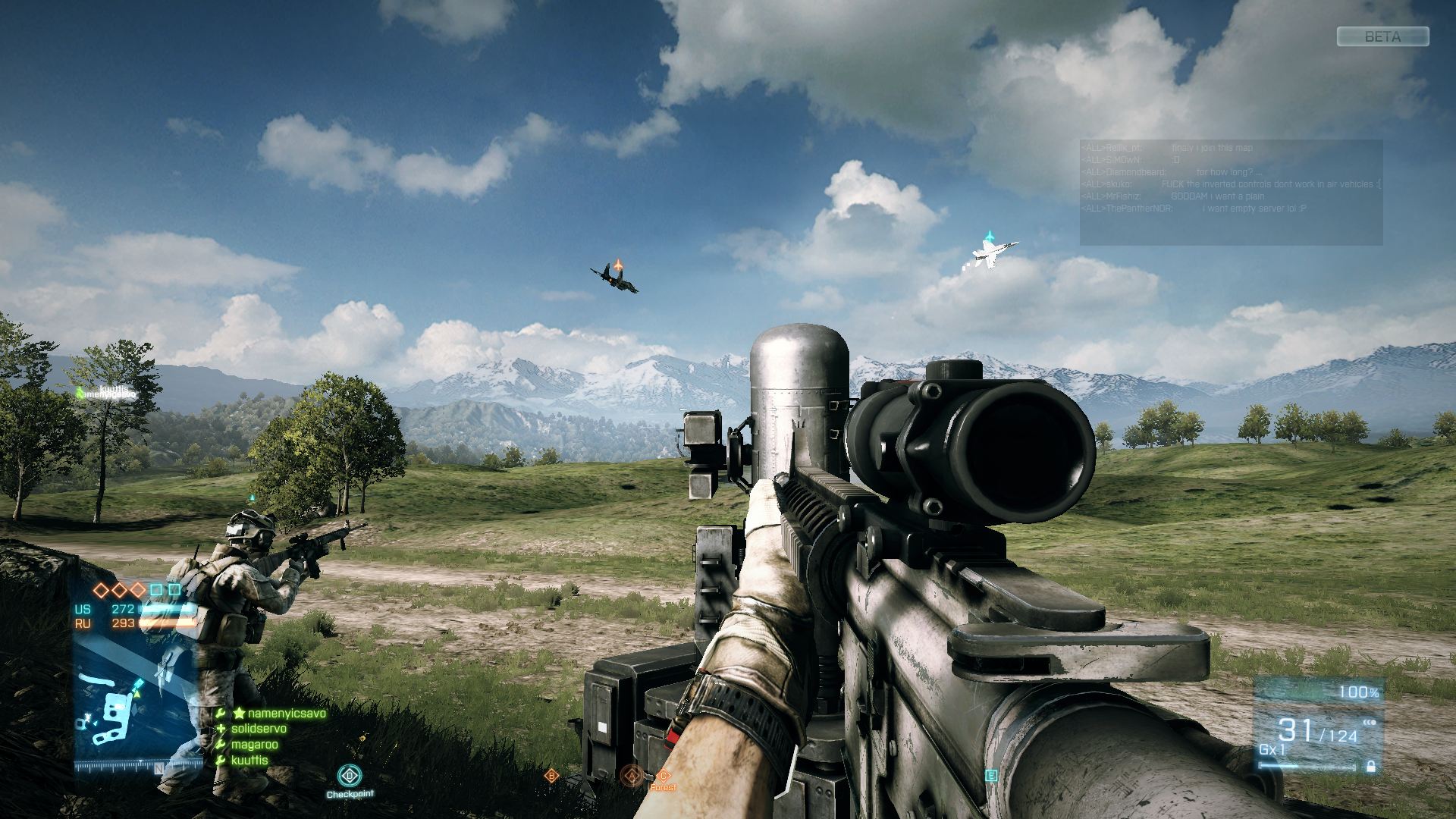This screenshot has width=1456, height=819.
Task: Toggle the teammate marker above the soldier kuuttis
Action: point(81,391)
